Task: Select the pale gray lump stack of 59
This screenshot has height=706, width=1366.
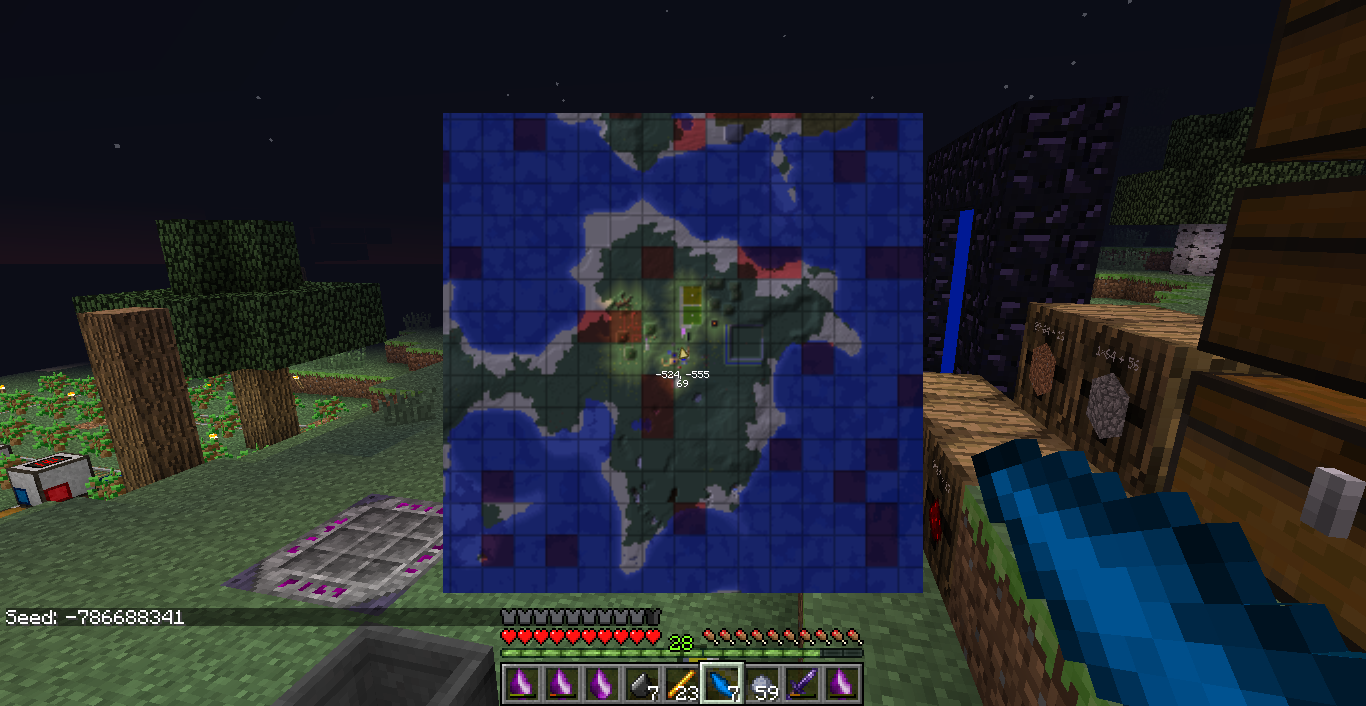Action: click(x=761, y=684)
